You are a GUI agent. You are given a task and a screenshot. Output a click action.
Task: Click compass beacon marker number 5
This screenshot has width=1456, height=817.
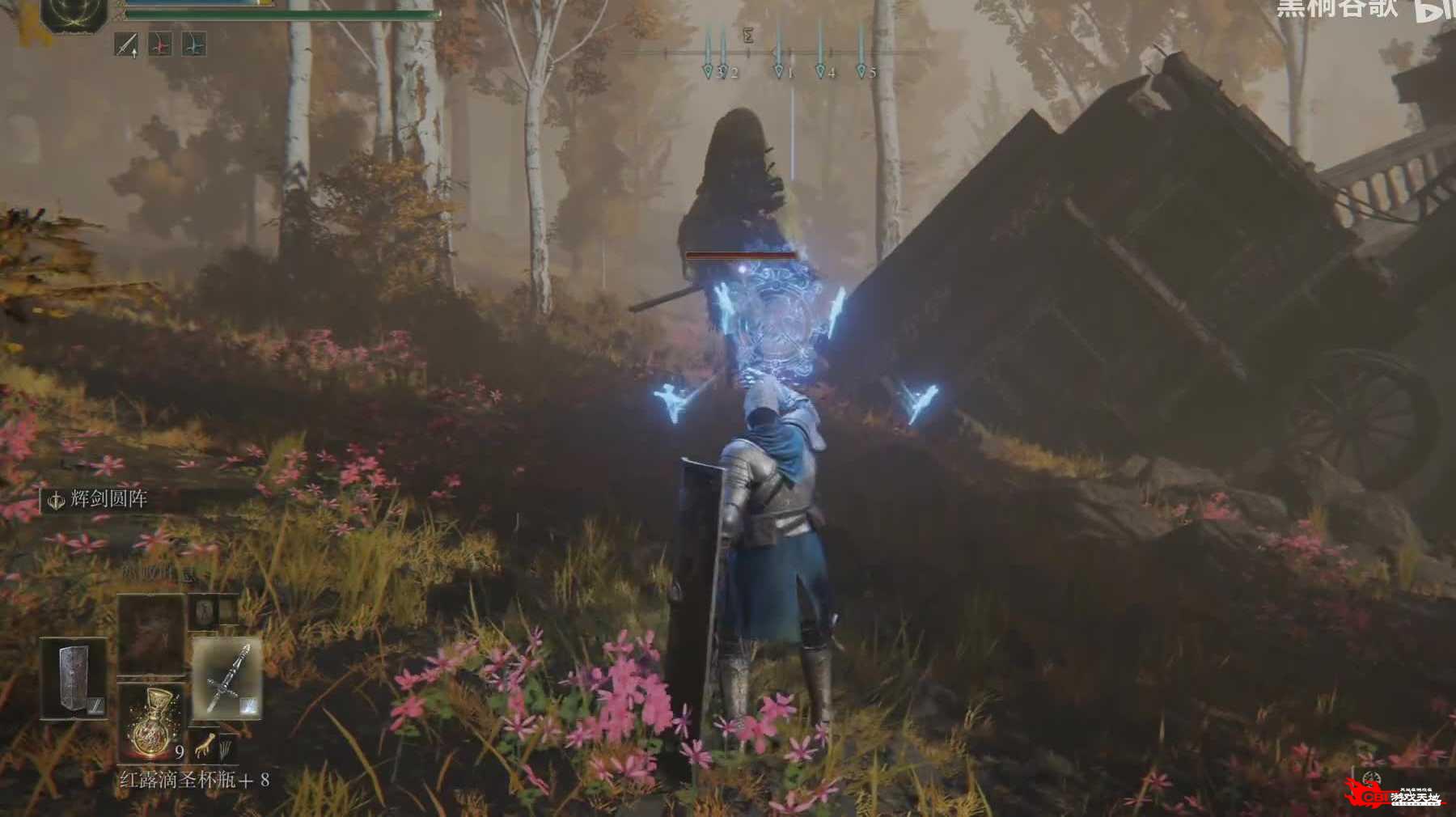862,71
